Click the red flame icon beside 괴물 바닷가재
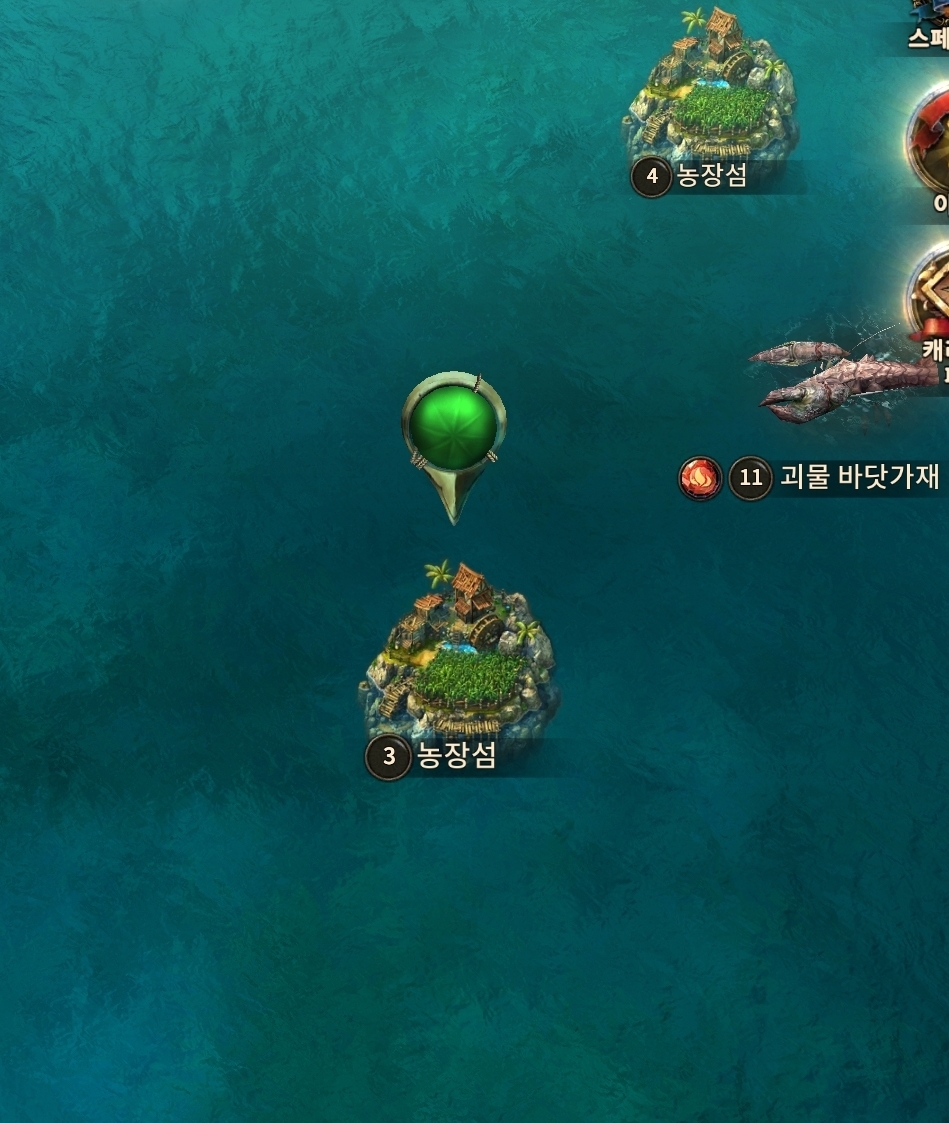 pos(700,478)
